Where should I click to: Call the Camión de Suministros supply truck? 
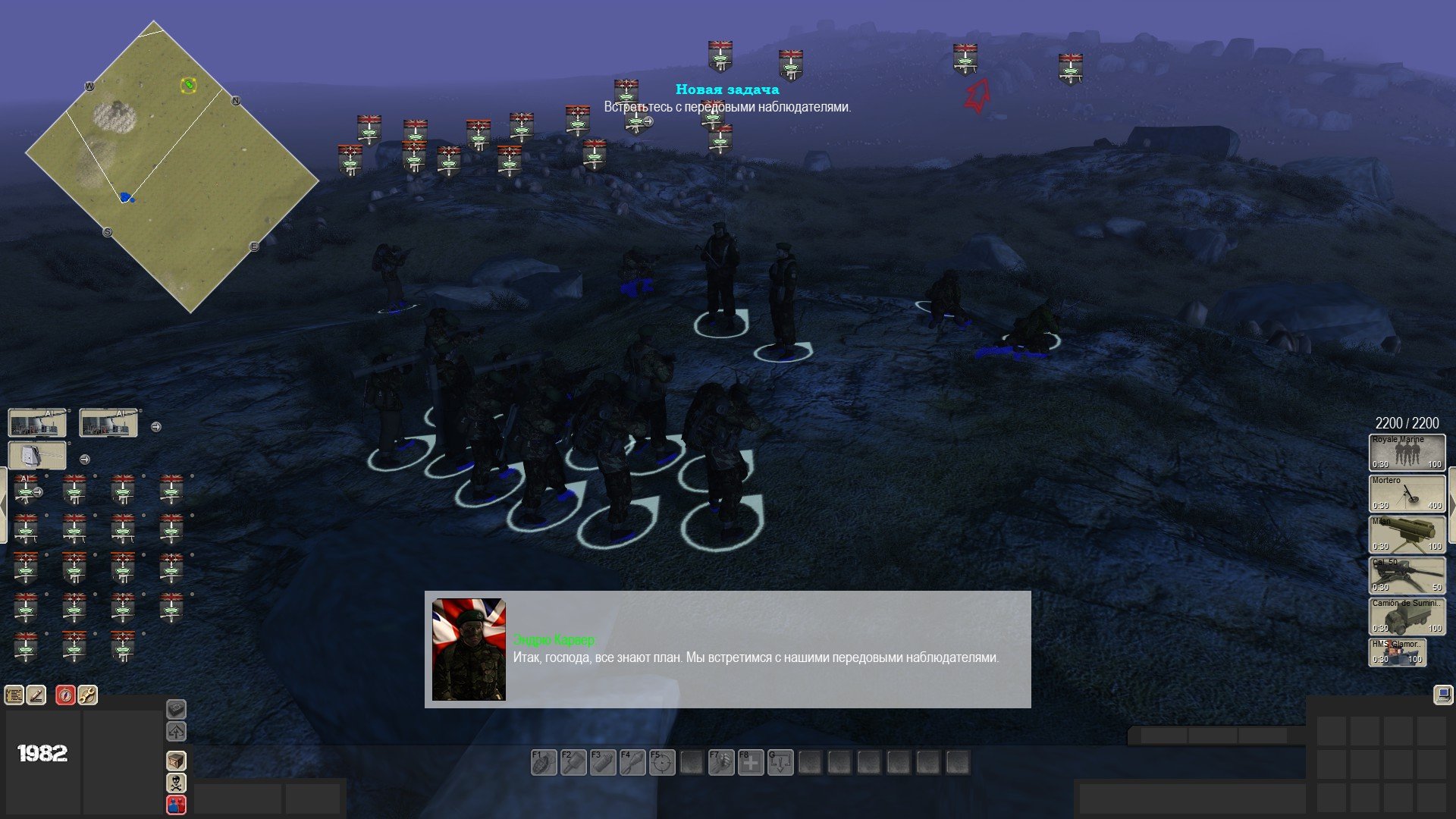pyautogui.click(x=1407, y=617)
